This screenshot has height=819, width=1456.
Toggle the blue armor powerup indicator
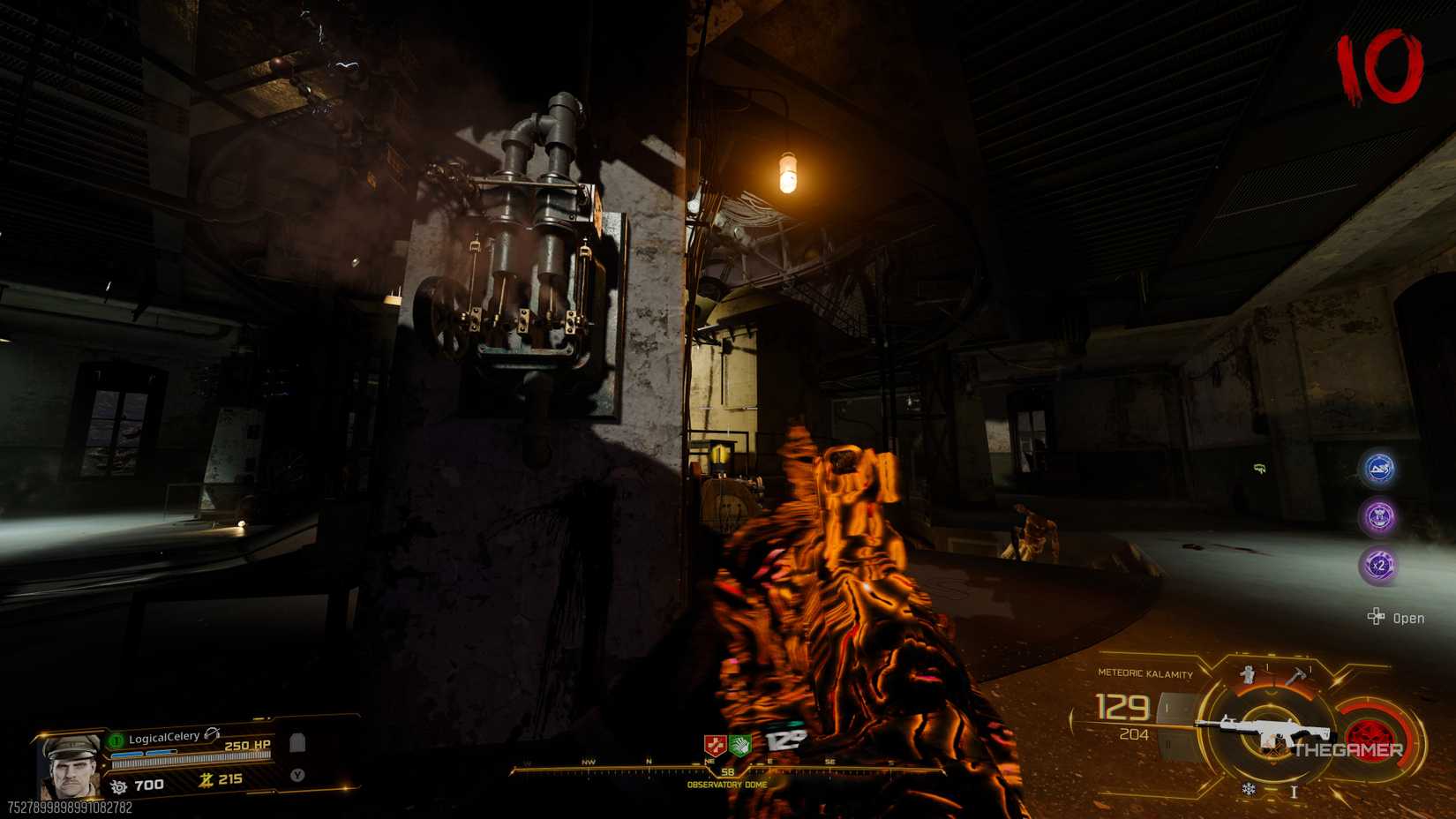coord(1382,469)
